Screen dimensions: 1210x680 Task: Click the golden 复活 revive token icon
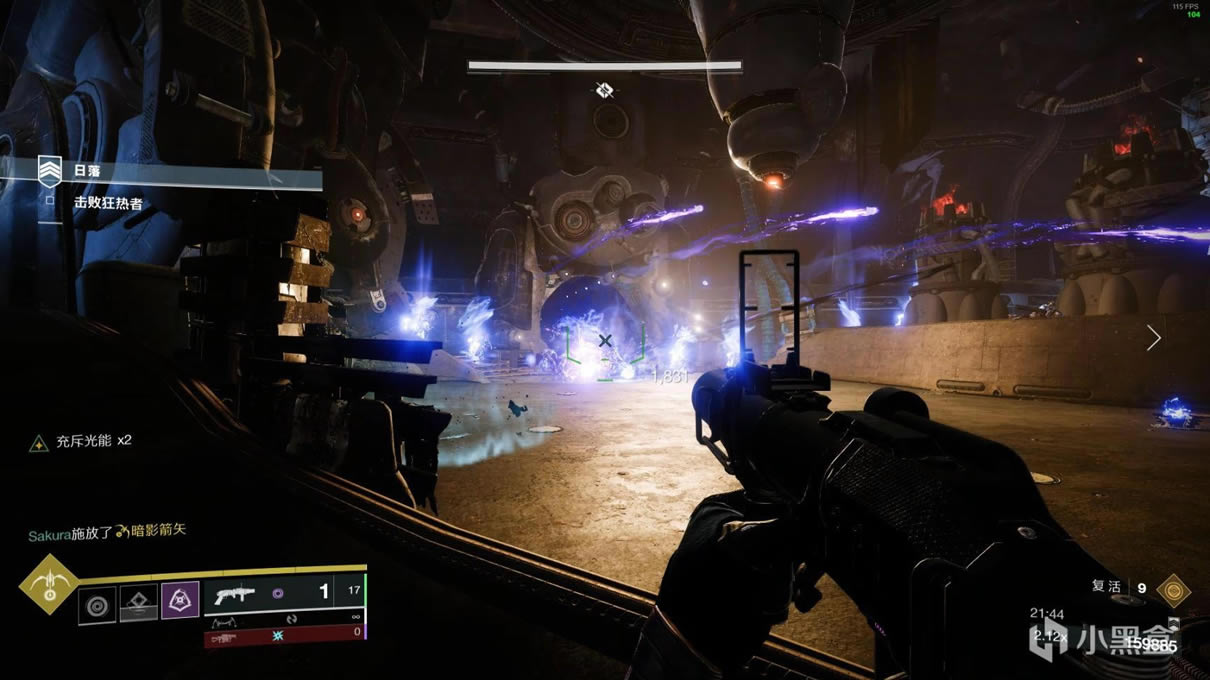1172,590
